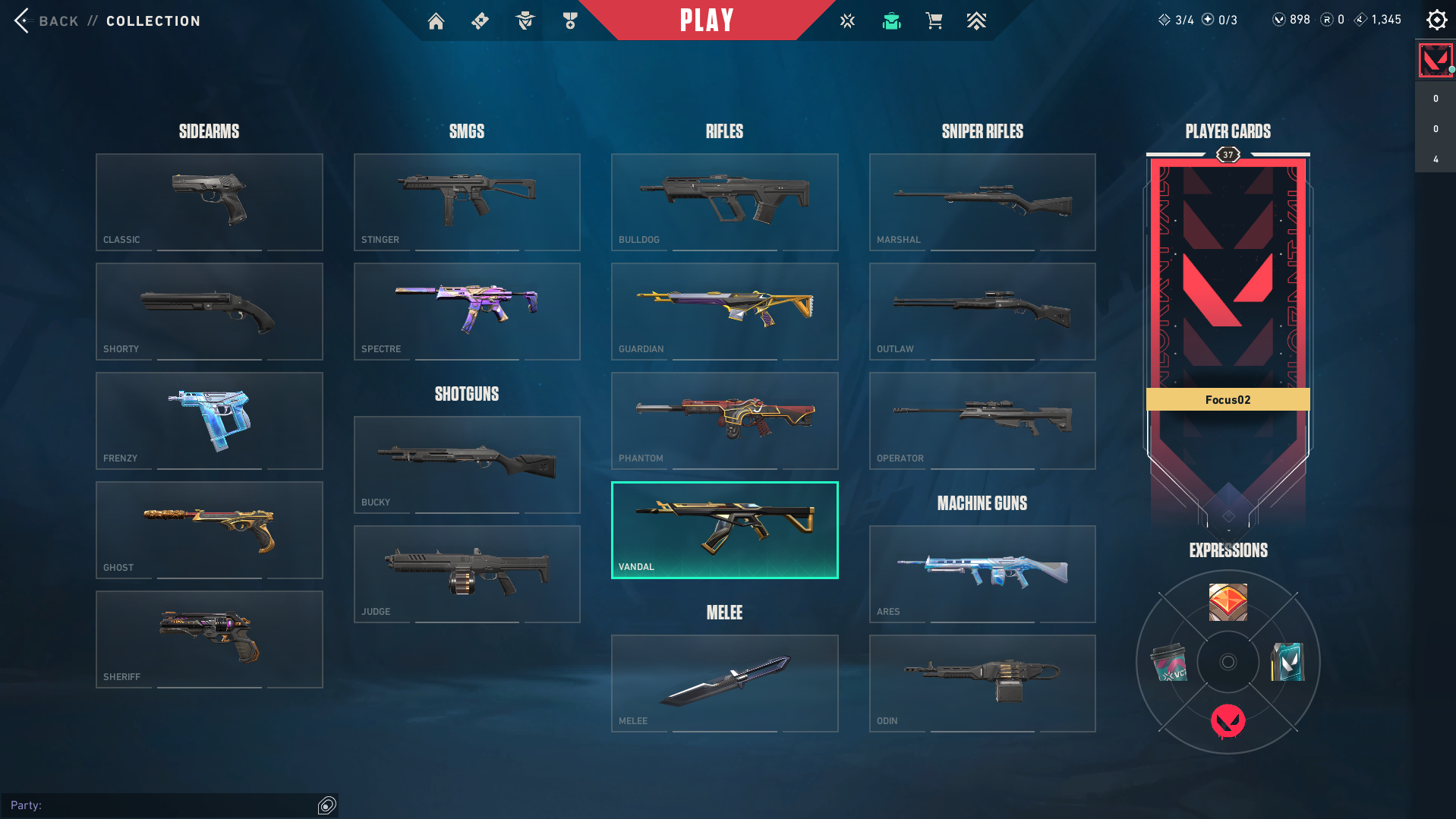This screenshot has height=819, width=1456.
Task: Open the Agents panel icon
Action: [525, 20]
